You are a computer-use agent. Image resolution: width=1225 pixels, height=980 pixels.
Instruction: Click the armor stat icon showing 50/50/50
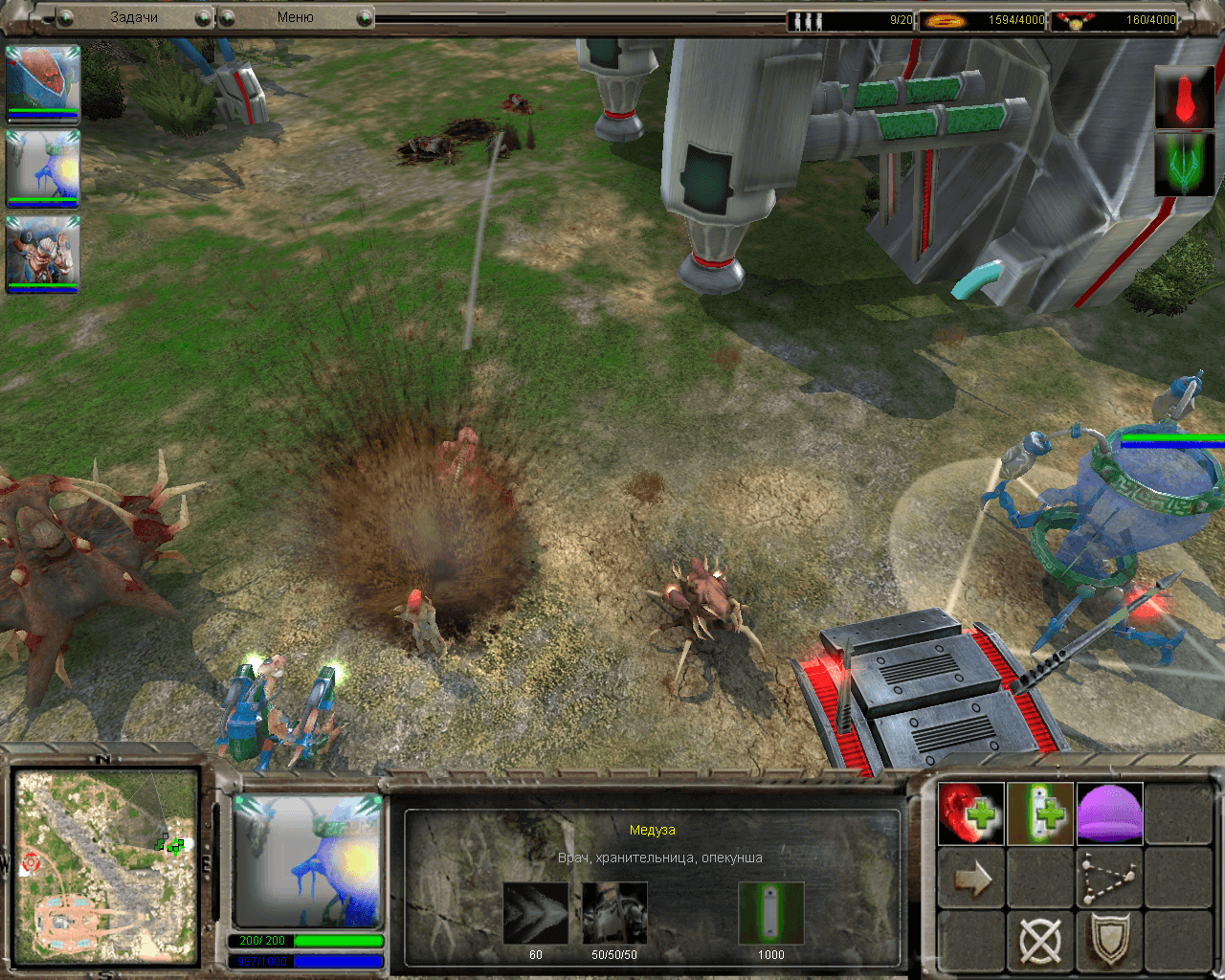614,913
